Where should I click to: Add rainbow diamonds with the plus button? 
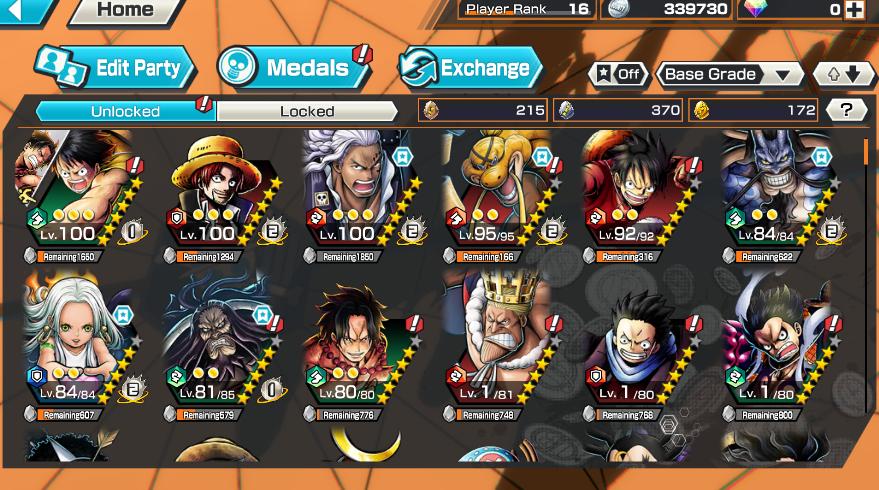(x=854, y=9)
